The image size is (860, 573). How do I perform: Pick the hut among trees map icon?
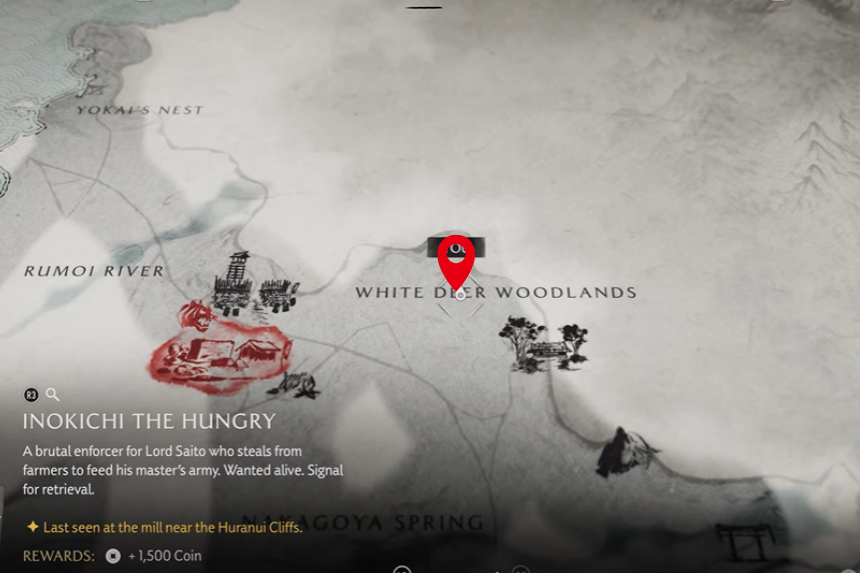(x=543, y=345)
